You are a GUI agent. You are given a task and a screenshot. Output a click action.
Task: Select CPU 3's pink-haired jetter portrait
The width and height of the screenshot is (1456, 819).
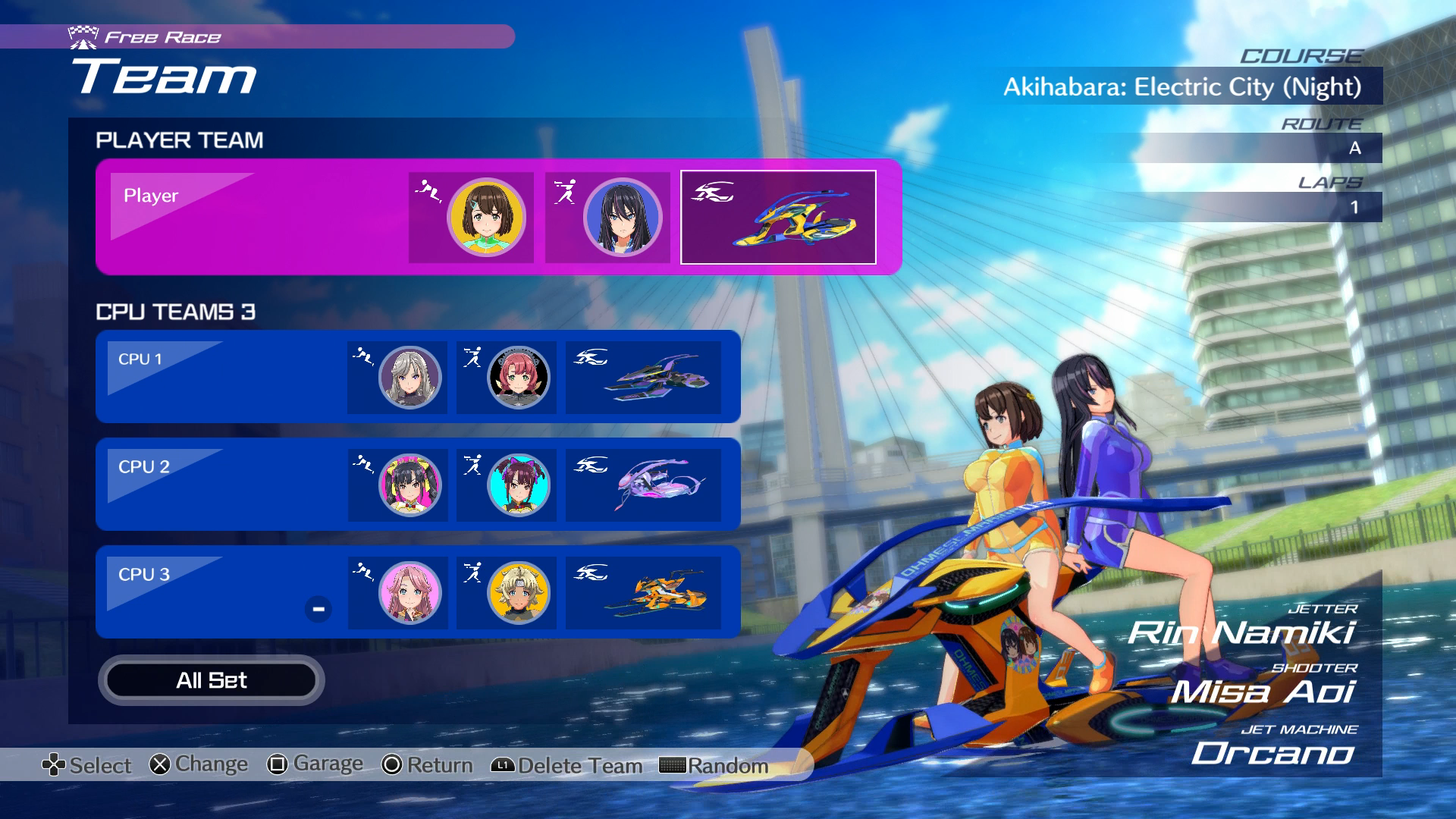pos(409,592)
